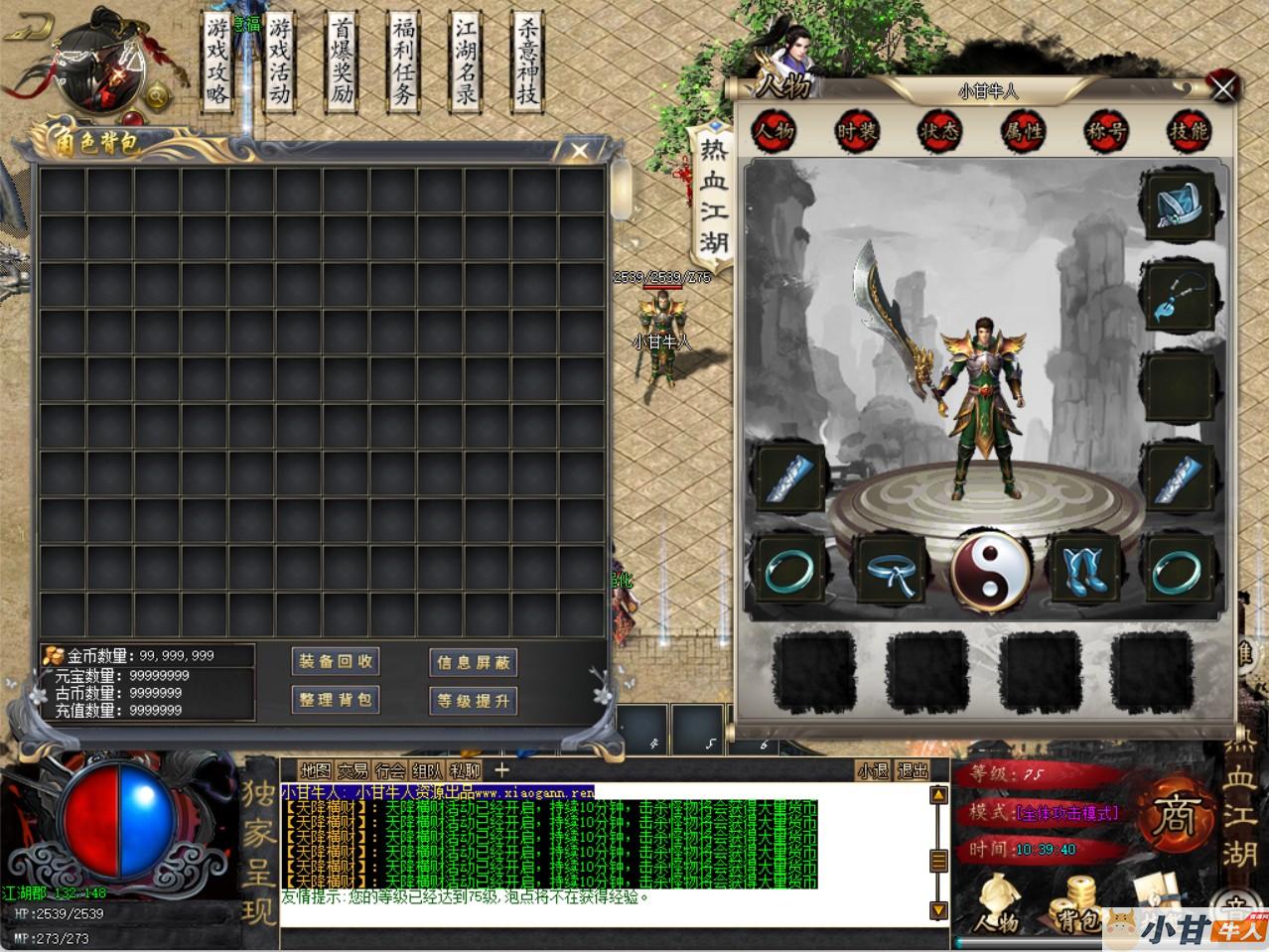Image resolution: width=1269 pixels, height=952 pixels.
Task: Switch chat to the 行会 guild channel
Action: [x=390, y=770]
